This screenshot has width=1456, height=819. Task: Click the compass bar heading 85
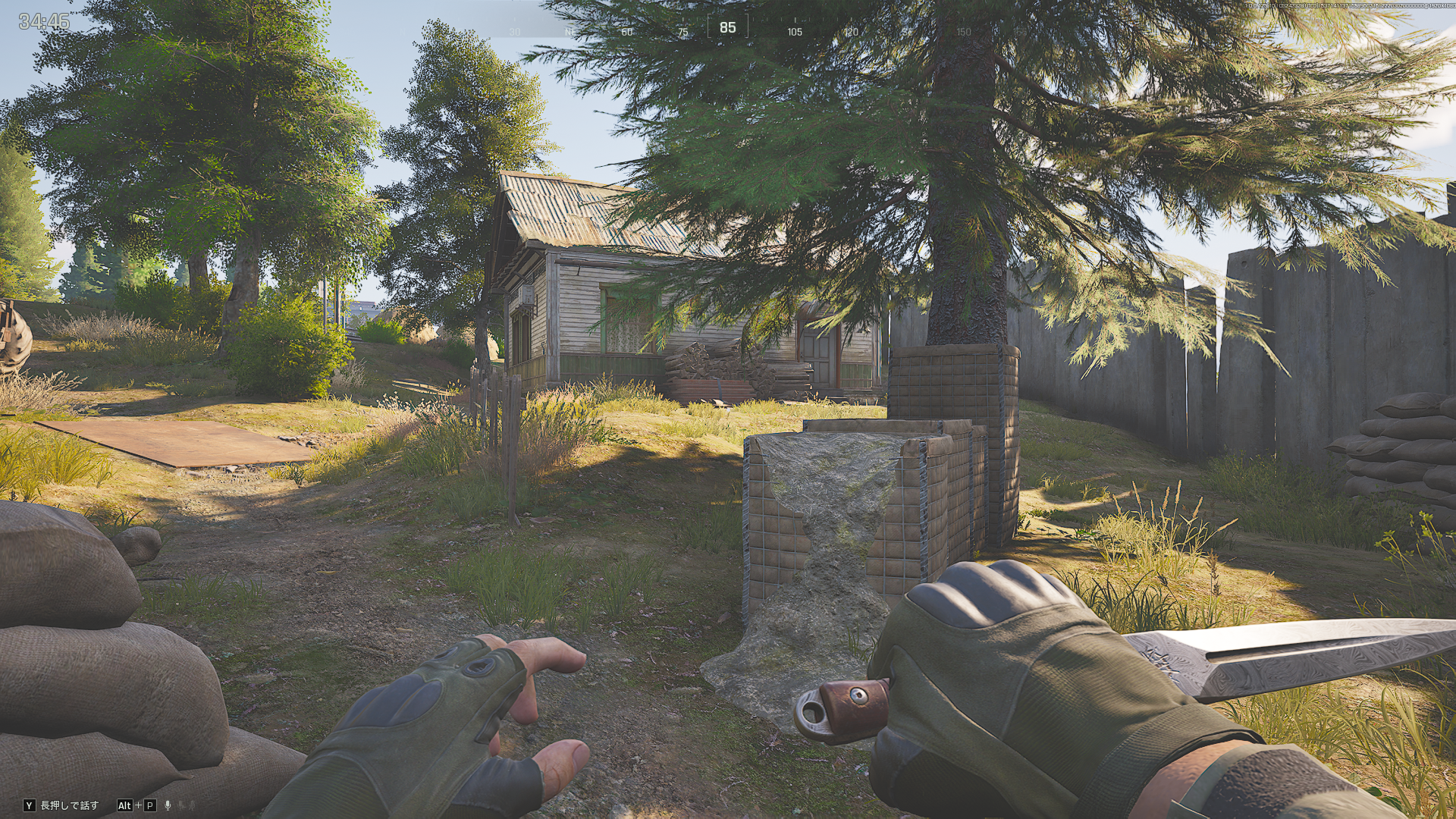click(727, 27)
